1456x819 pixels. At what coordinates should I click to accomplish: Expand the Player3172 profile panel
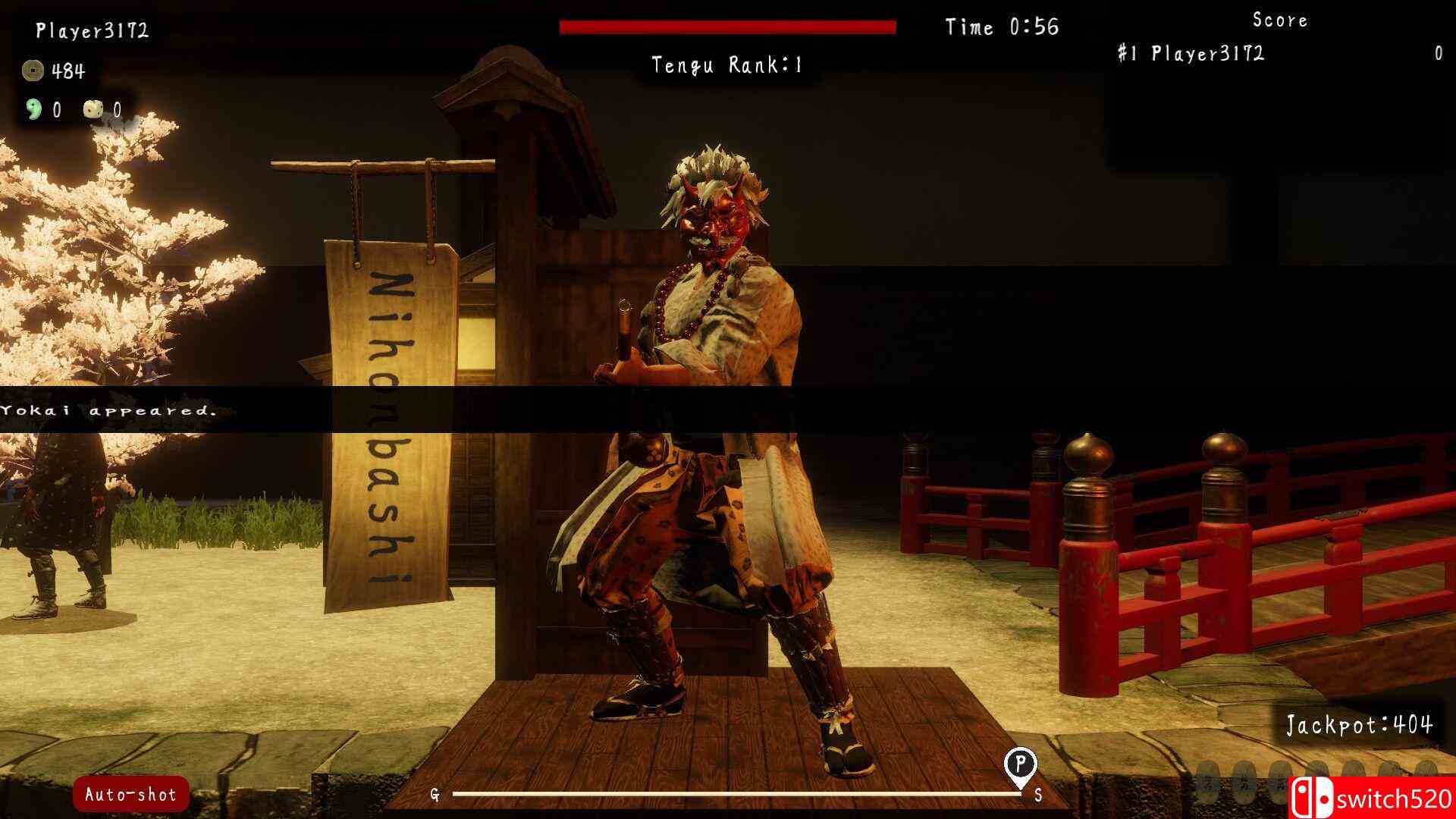[x=91, y=31]
